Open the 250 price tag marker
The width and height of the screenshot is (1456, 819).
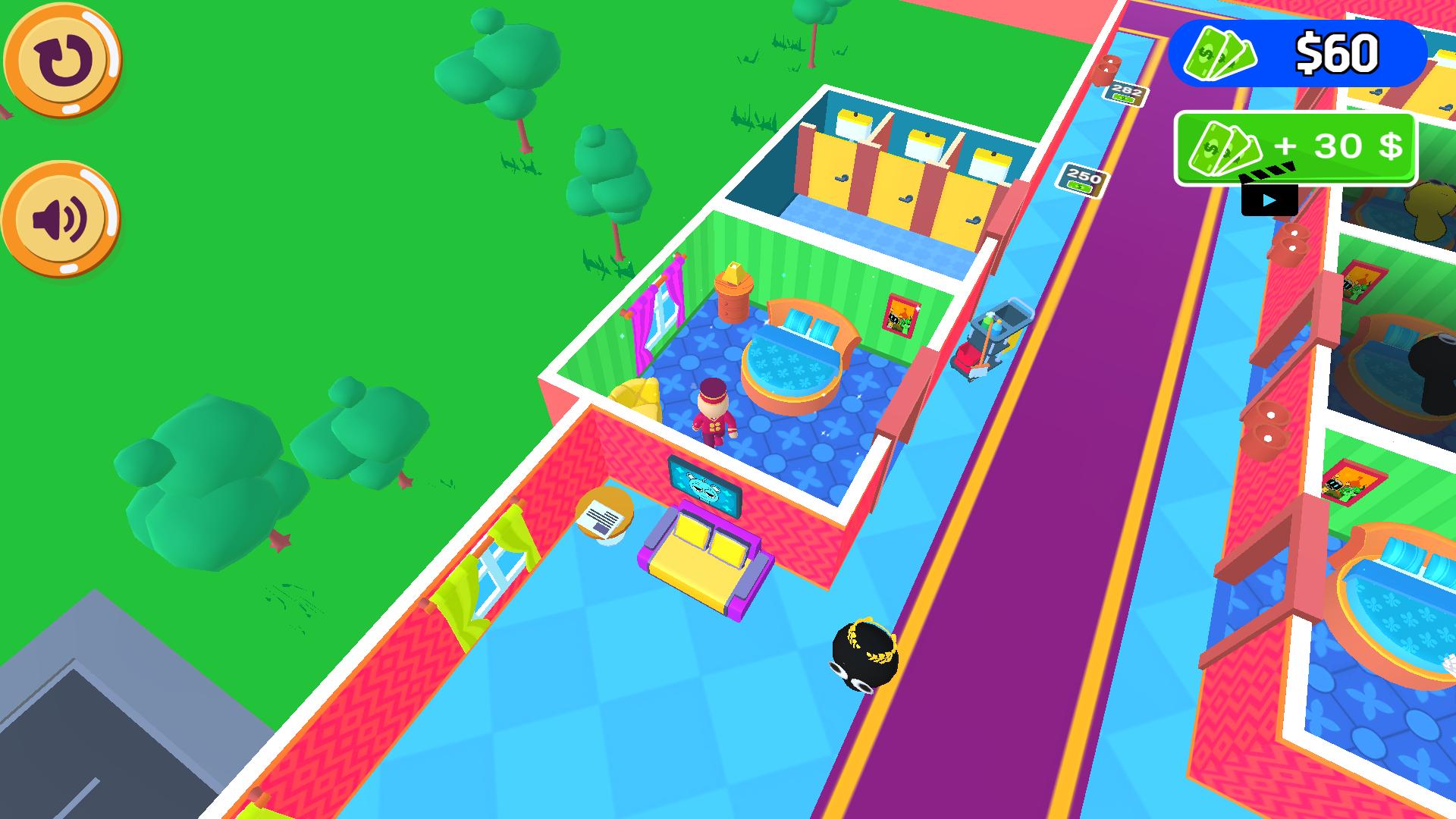[1084, 177]
